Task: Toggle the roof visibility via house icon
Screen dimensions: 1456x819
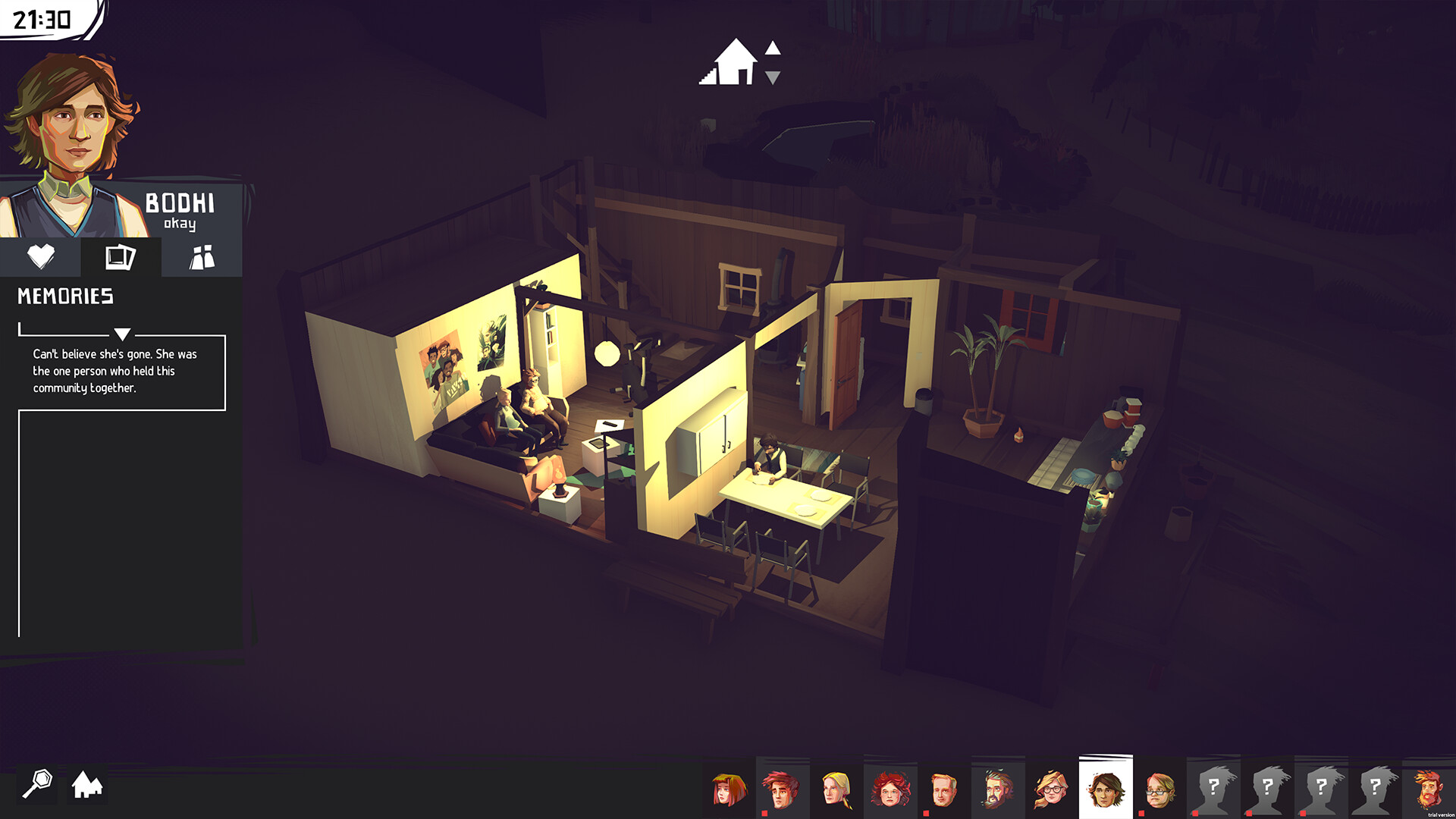Action: click(734, 64)
